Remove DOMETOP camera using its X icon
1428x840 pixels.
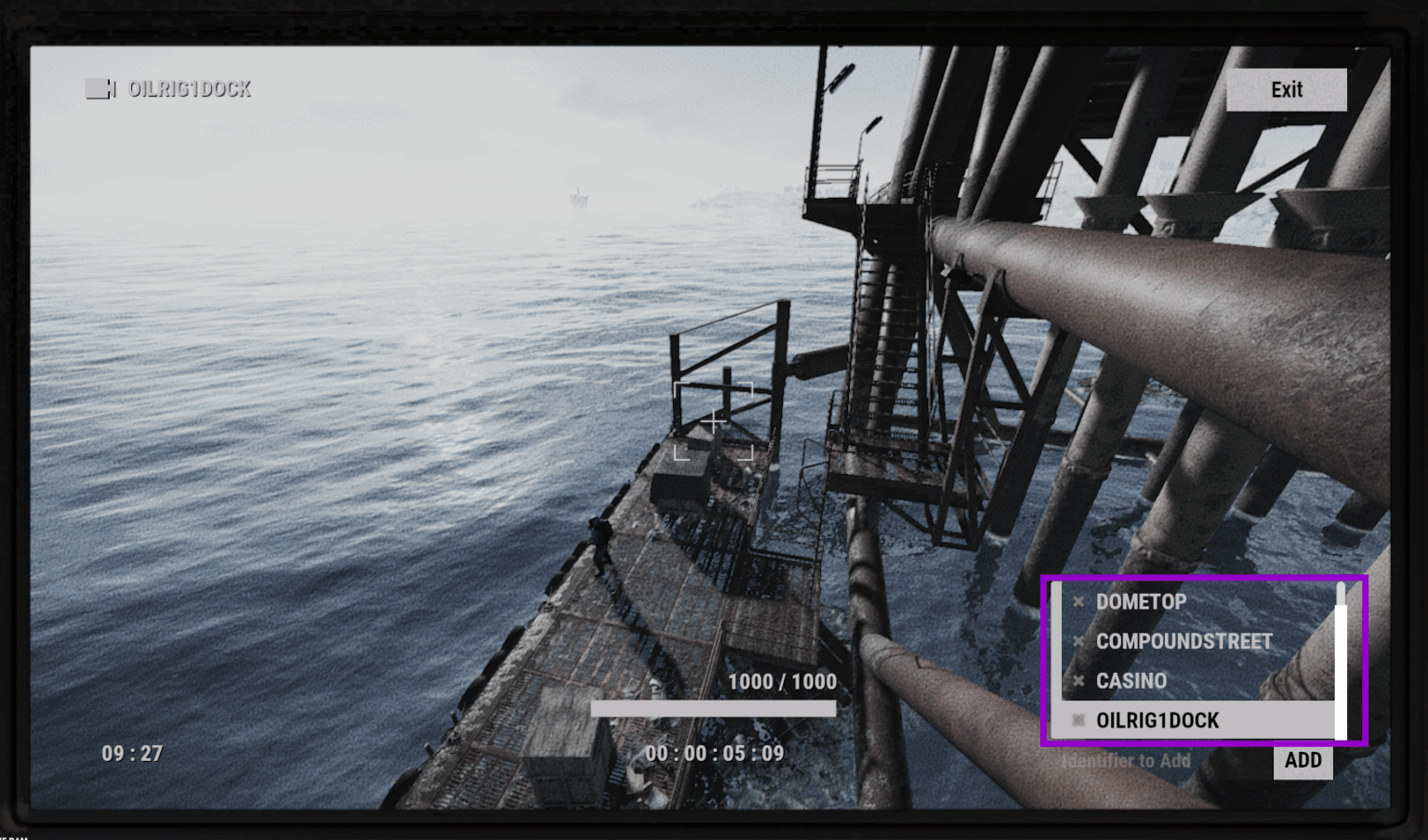pos(1078,600)
